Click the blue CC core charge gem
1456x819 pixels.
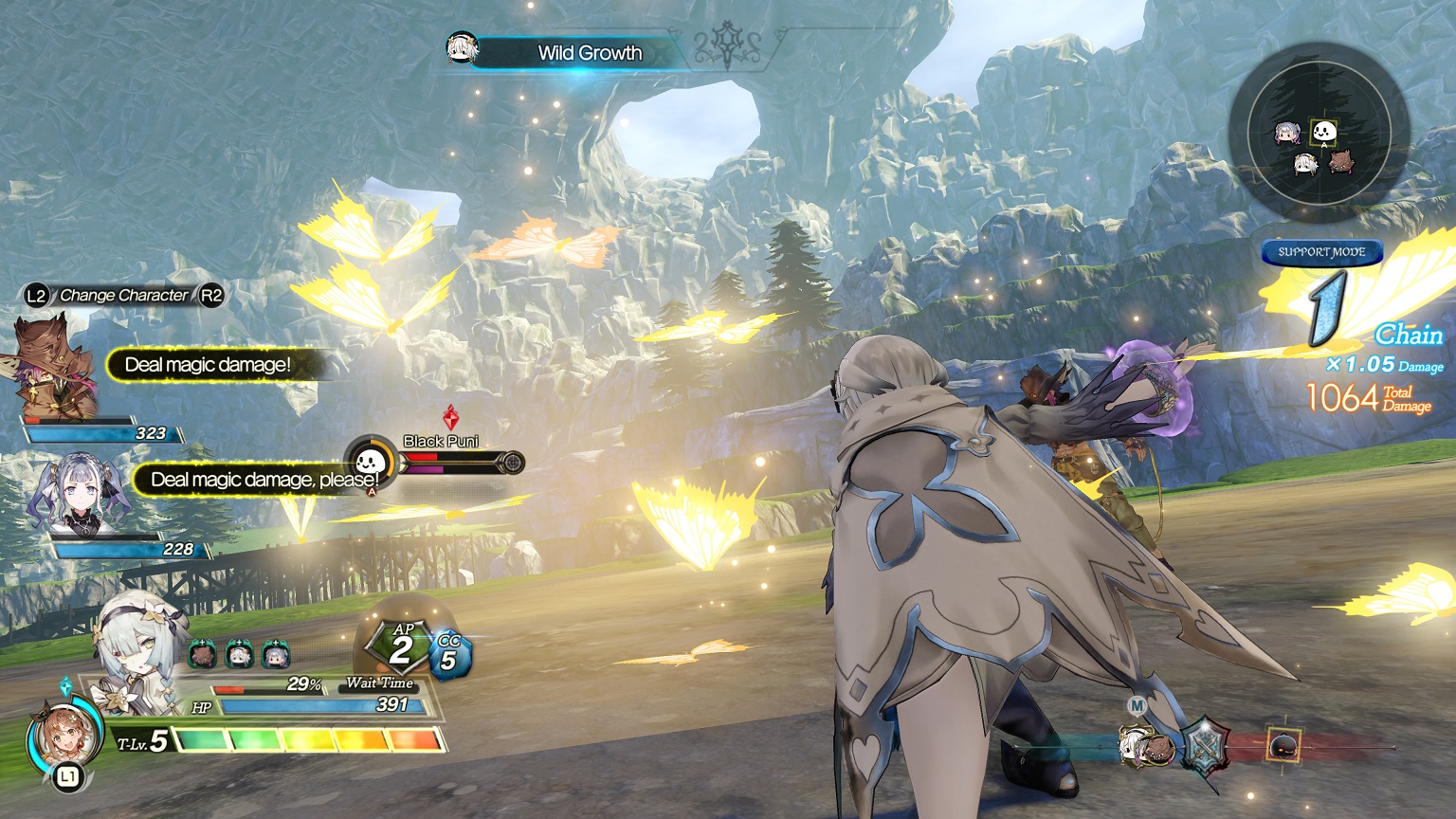point(448,654)
